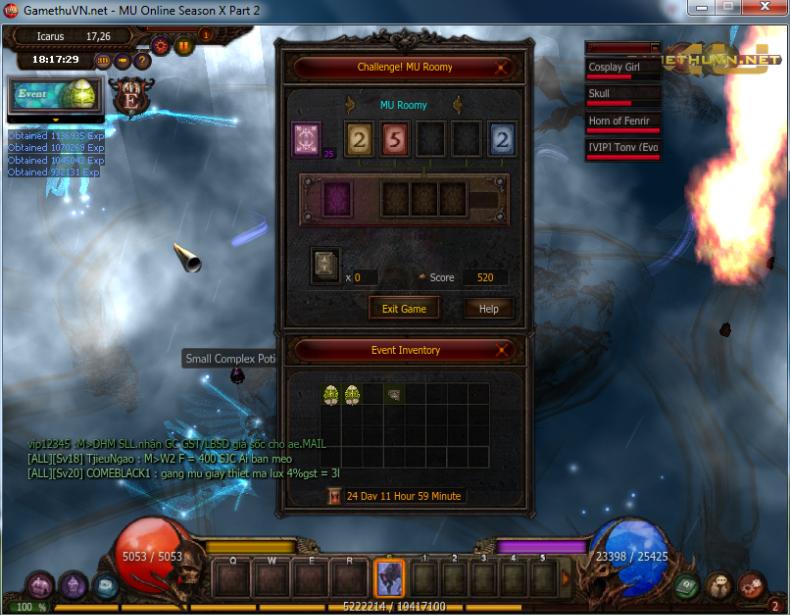
Task: Click the orange pause icon button
Action: click(x=183, y=45)
